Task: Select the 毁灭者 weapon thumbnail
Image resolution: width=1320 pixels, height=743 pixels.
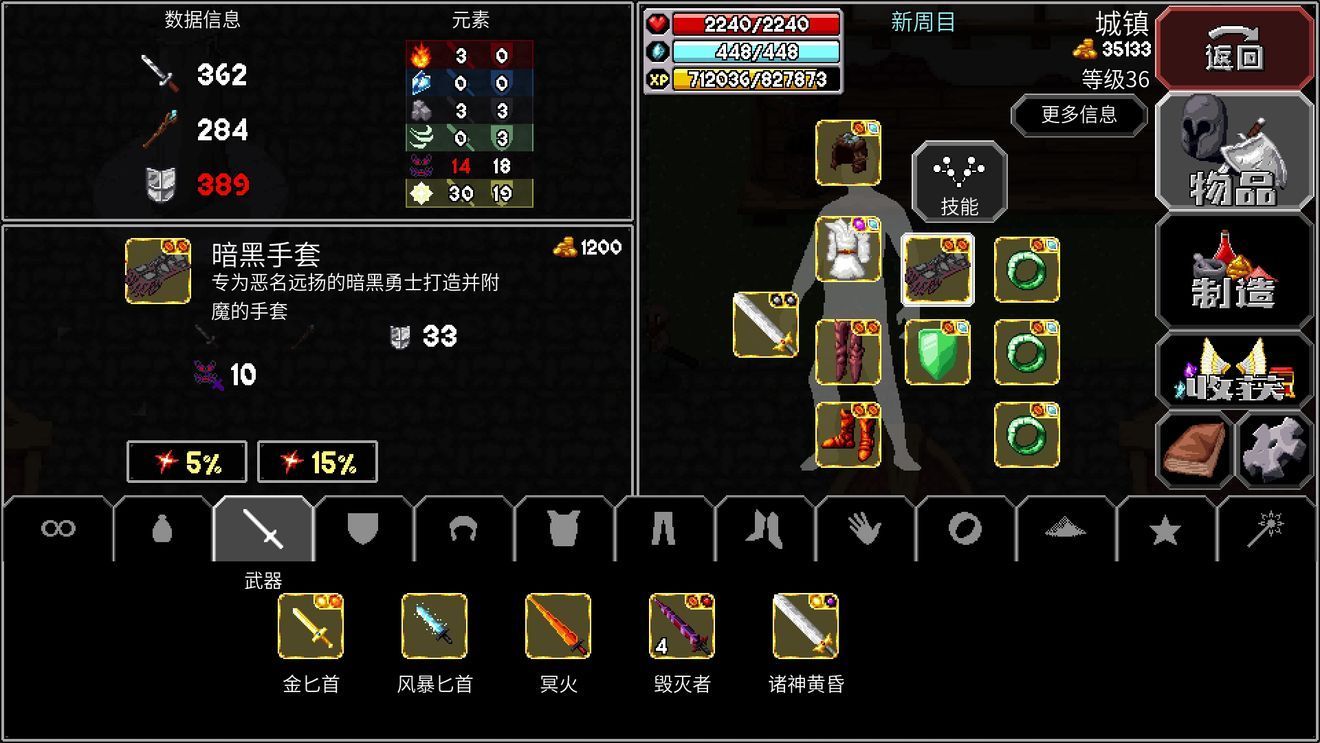Action: click(681, 627)
